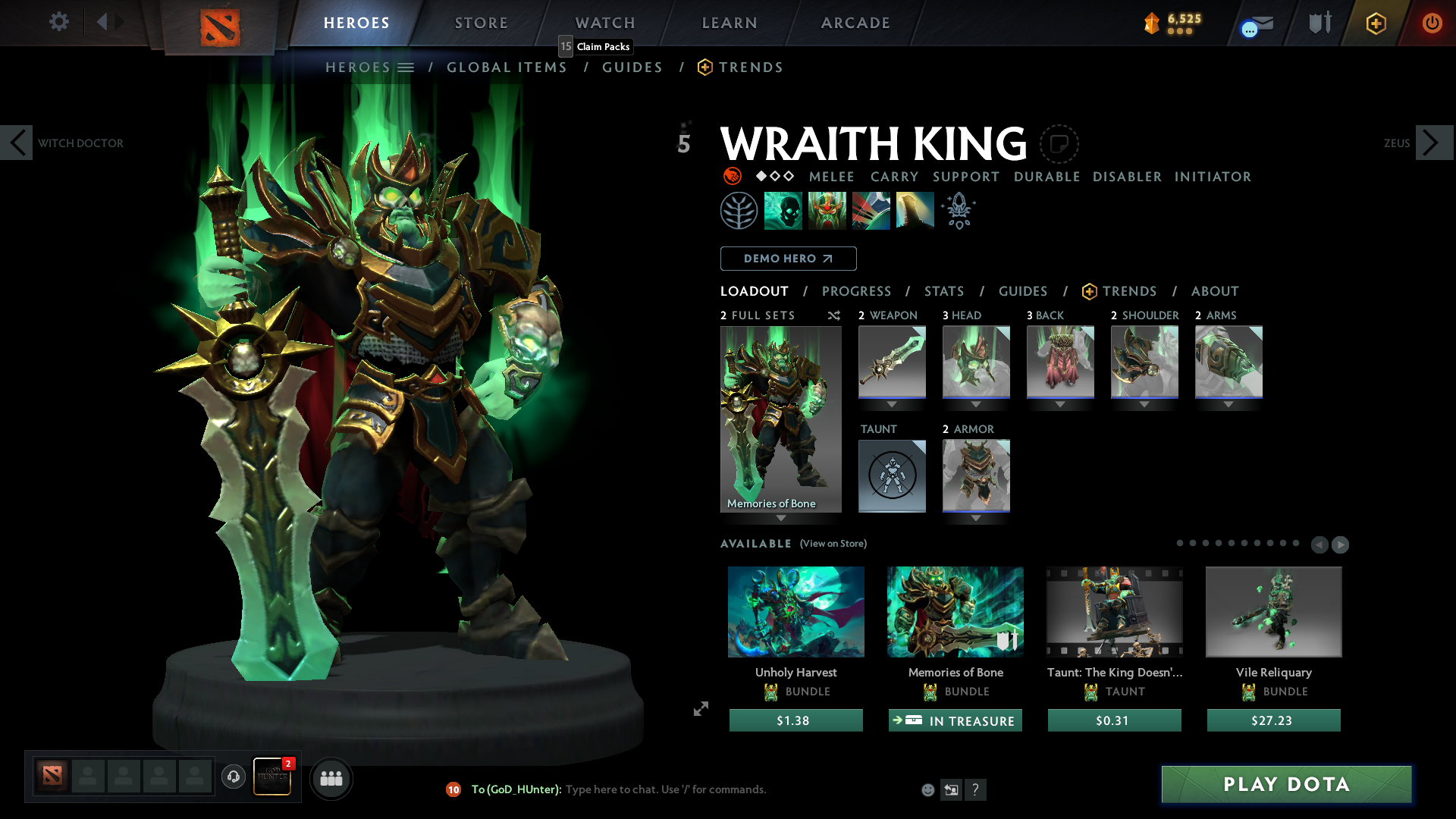Open the emoticon picker in chat
This screenshot has height=819, width=1456.
pos(927,789)
